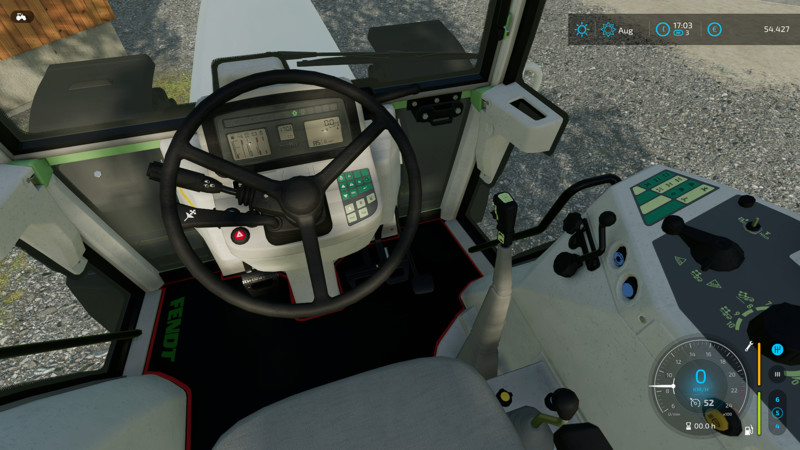800x450 pixels.
Task: Choose the circled gear 5 indicator
Action: coord(777,412)
